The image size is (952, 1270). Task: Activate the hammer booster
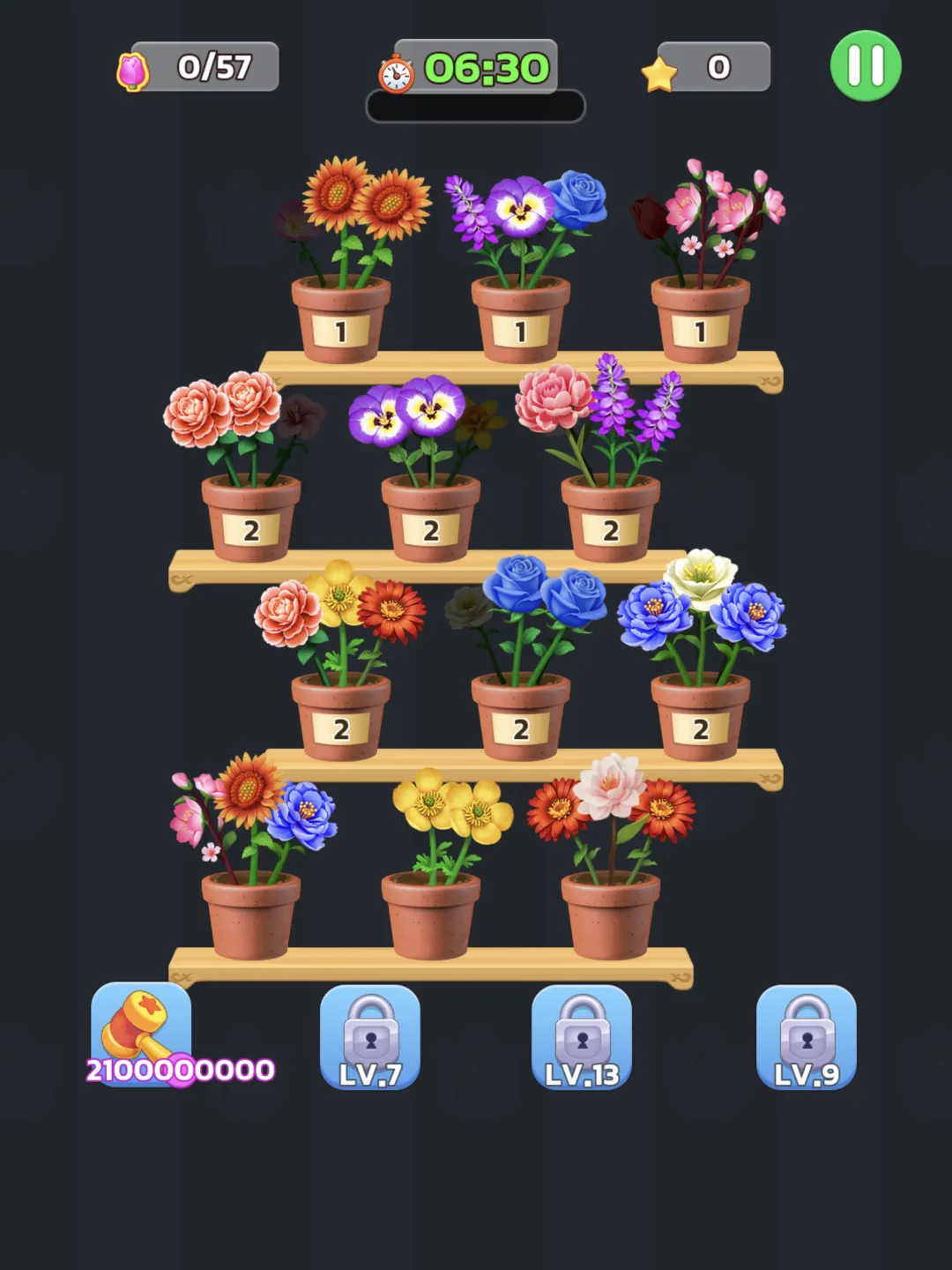pos(141,1034)
